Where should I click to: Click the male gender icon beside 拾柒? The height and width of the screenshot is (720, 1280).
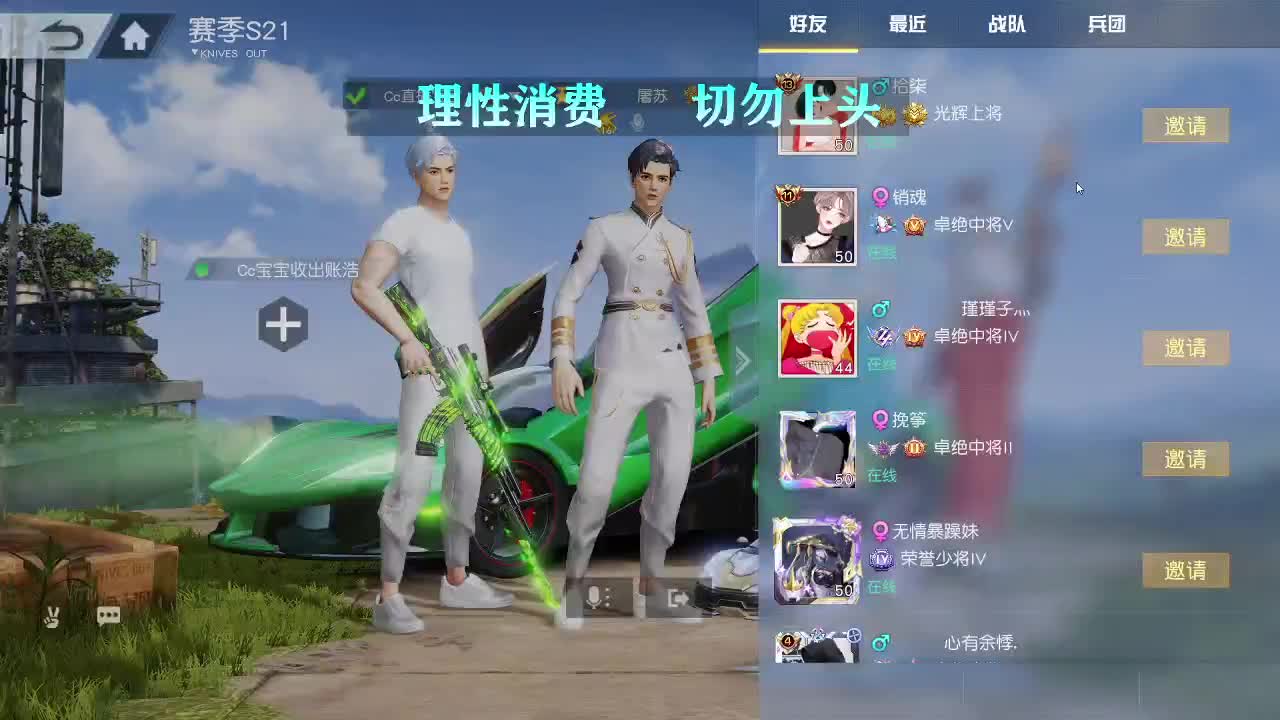click(879, 87)
